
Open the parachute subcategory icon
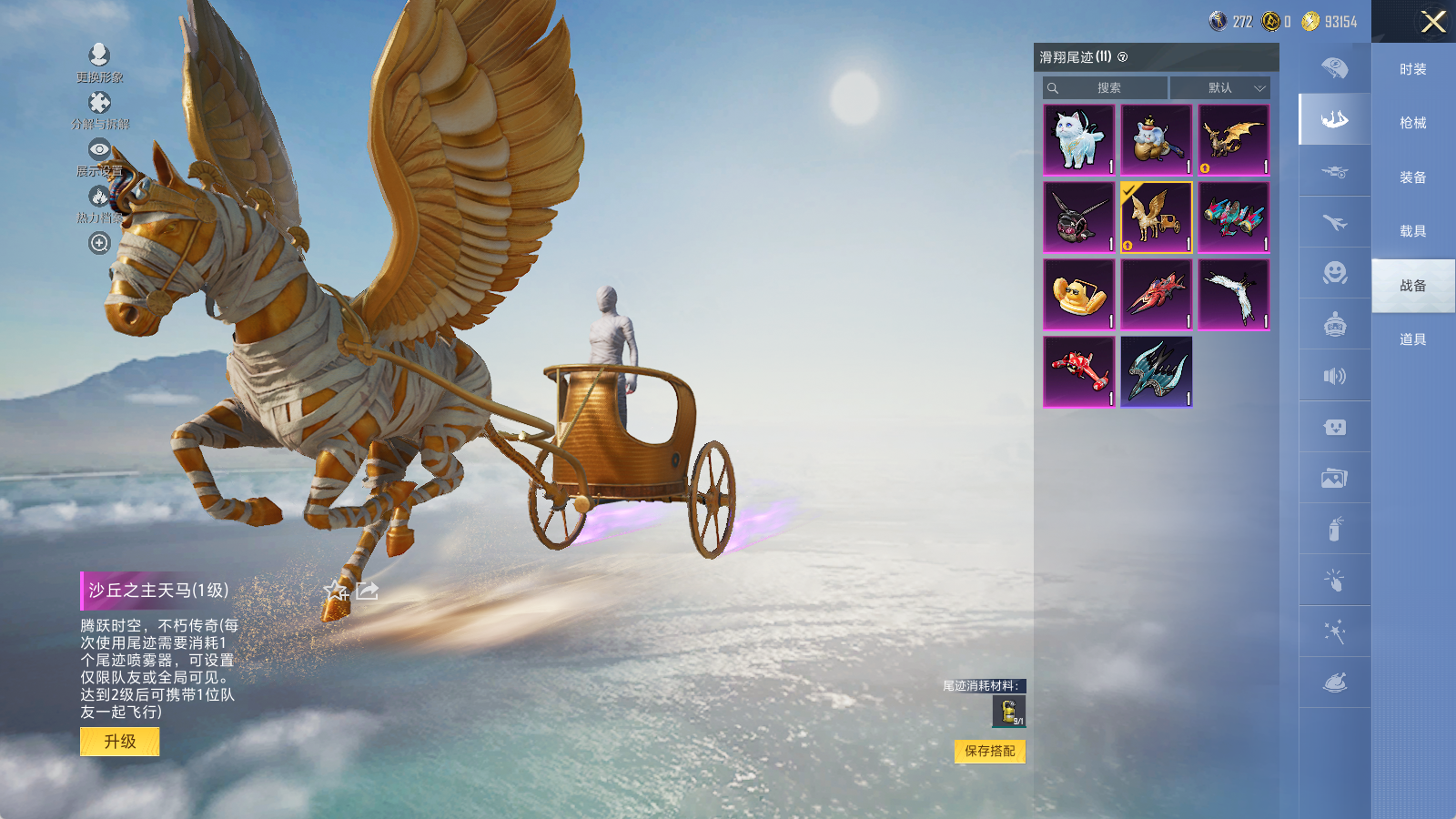(1335, 68)
